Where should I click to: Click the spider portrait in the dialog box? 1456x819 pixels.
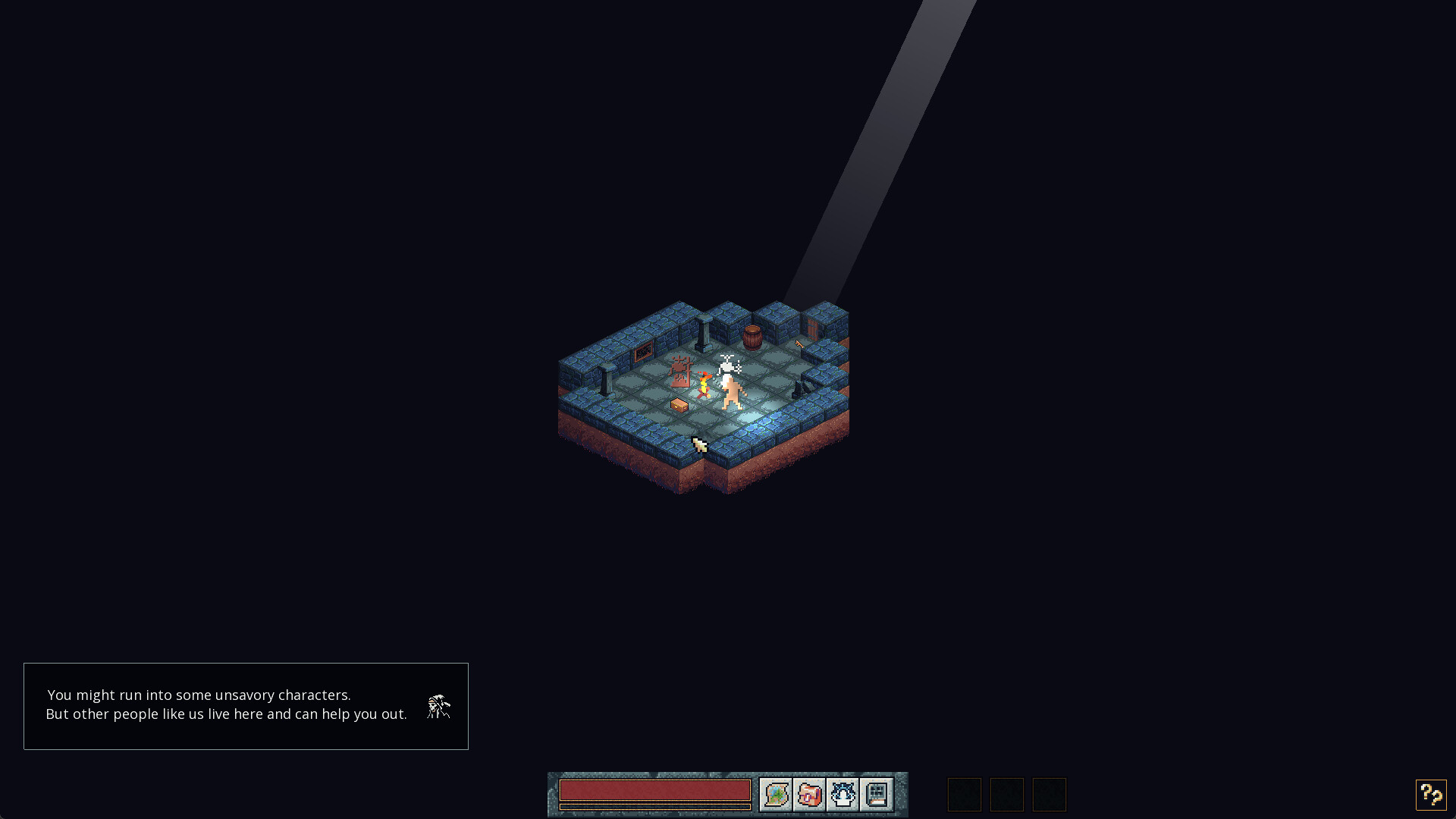coord(438,706)
